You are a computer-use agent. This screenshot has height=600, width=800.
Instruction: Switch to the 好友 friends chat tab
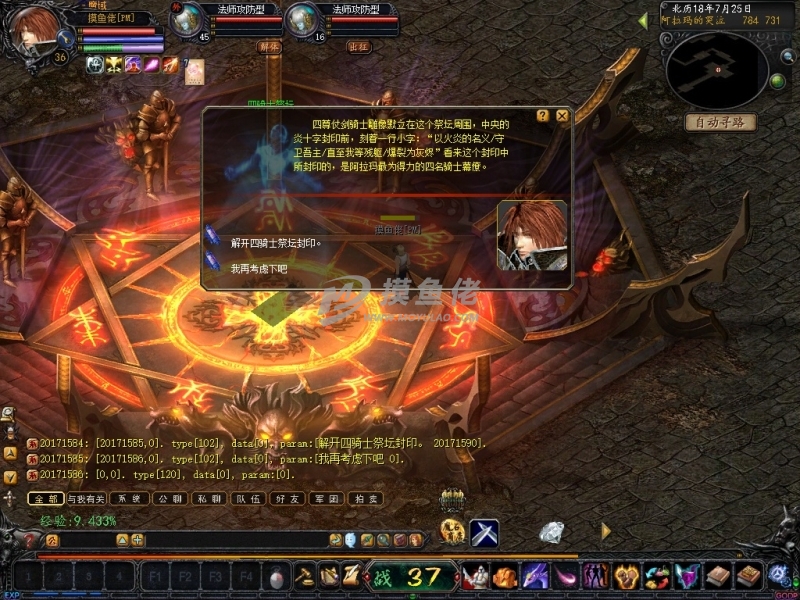(288, 498)
